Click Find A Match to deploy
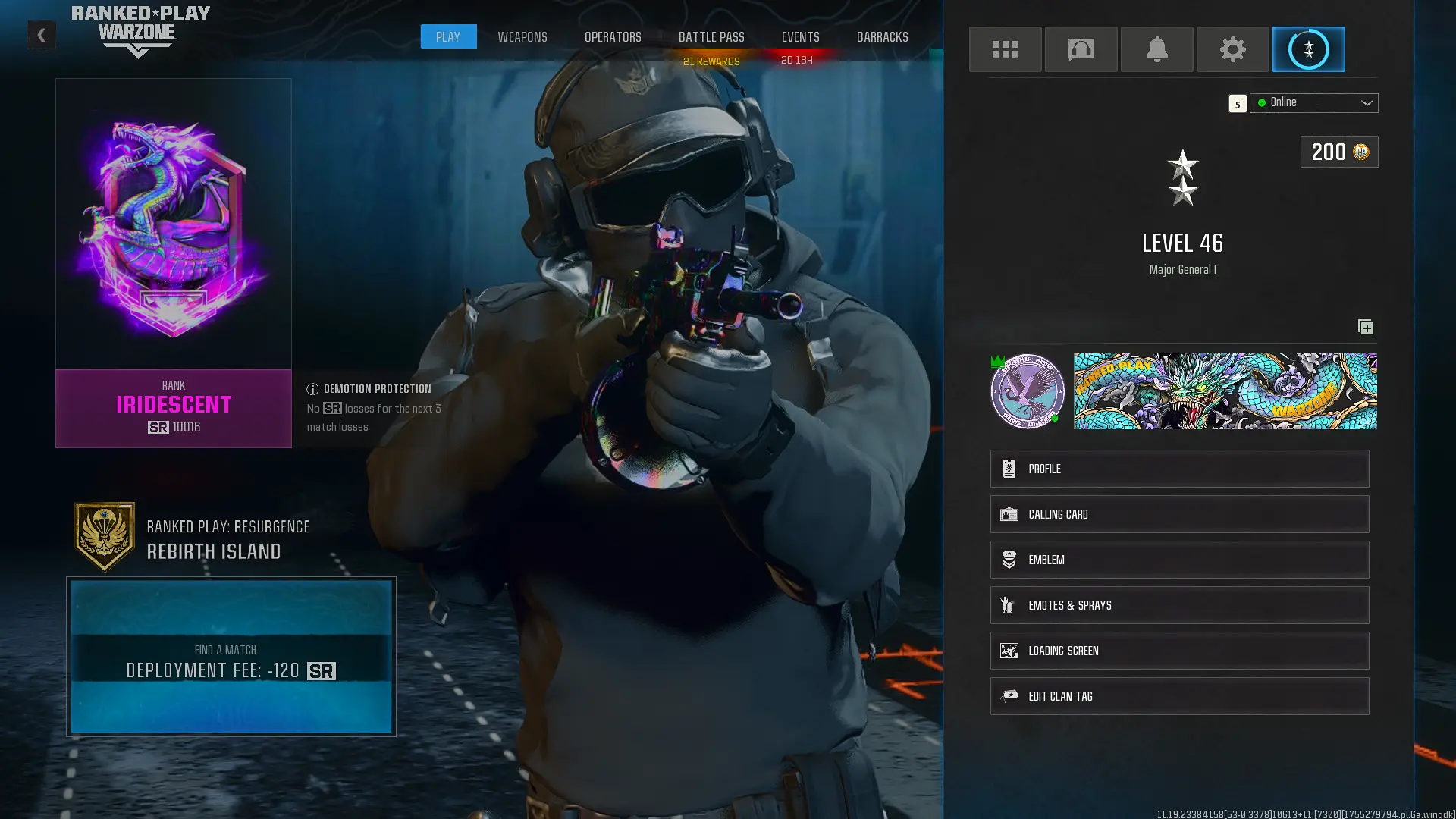Screen dimensions: 1456x819 [231, 658]
